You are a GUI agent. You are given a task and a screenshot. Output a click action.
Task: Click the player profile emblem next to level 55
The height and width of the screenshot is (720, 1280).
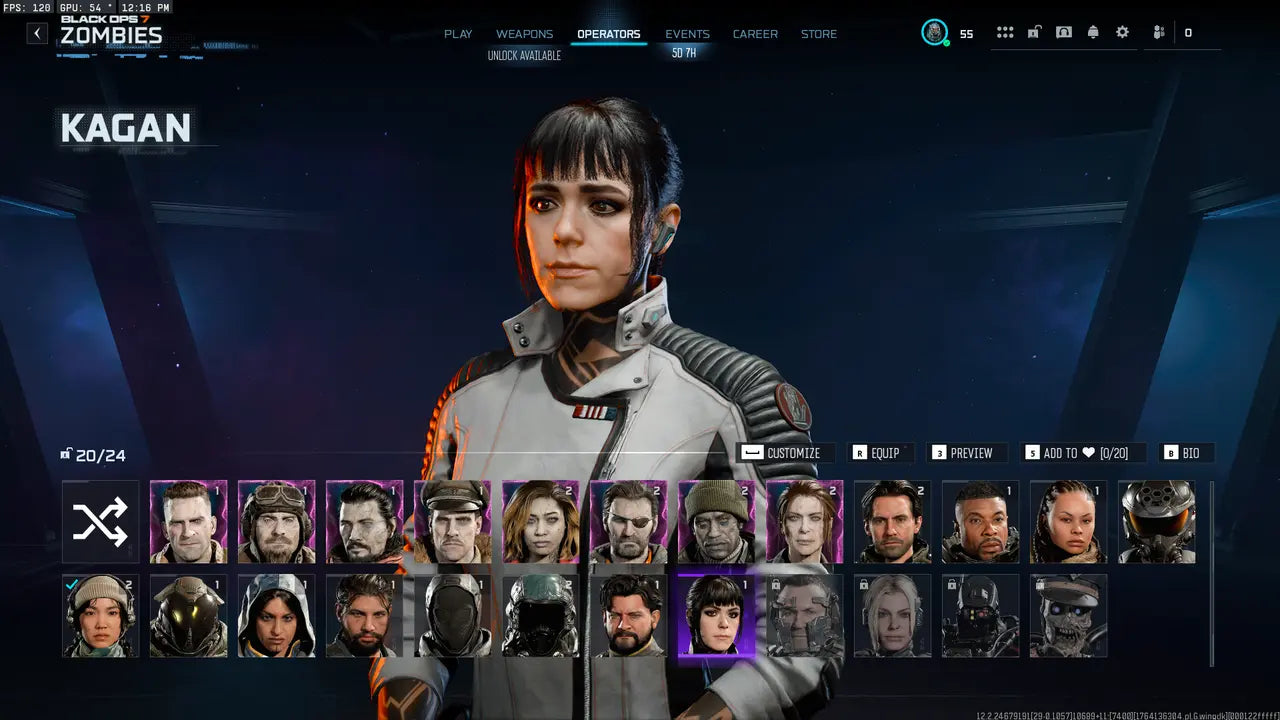(935, 31)
